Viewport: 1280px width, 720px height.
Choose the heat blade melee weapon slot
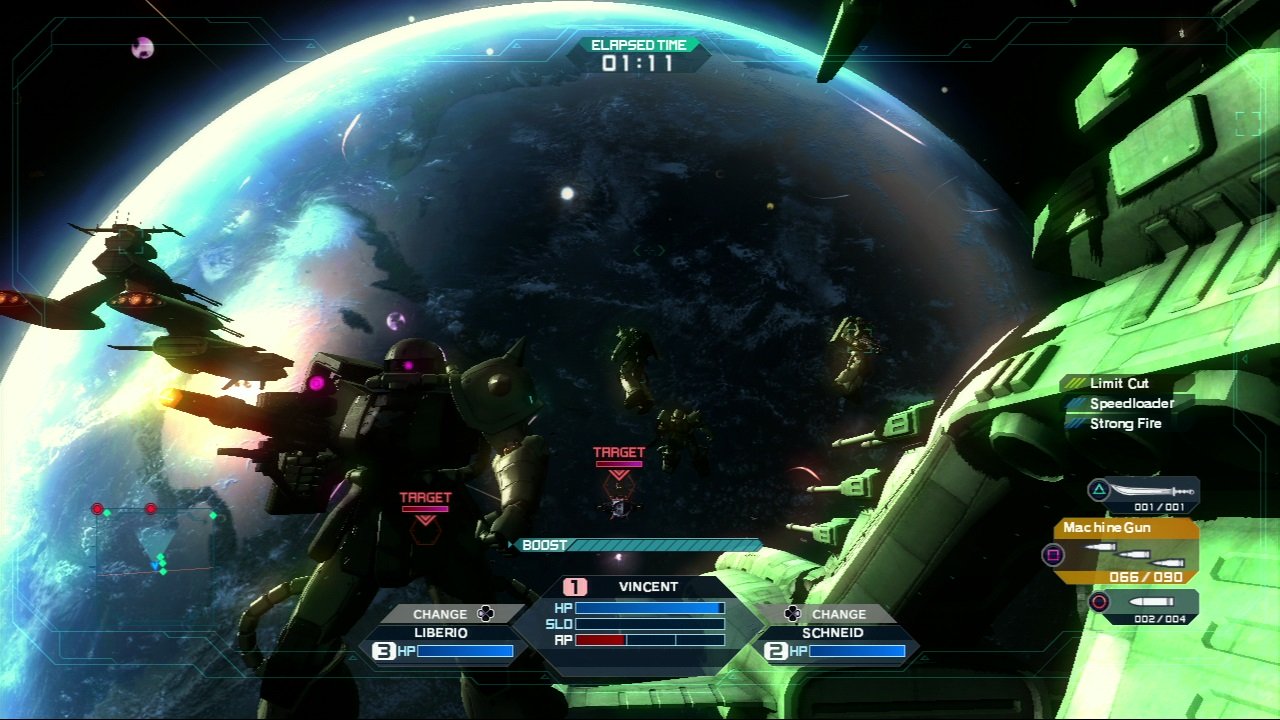point(1145,493)
